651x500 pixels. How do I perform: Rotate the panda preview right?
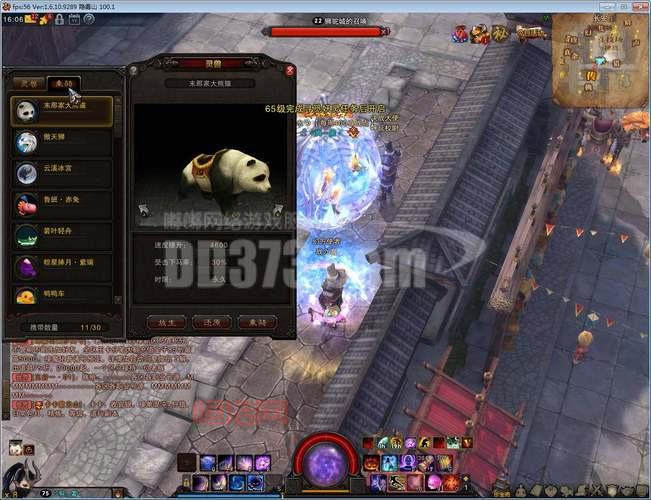pyautogui.click(x=277, y=211)
